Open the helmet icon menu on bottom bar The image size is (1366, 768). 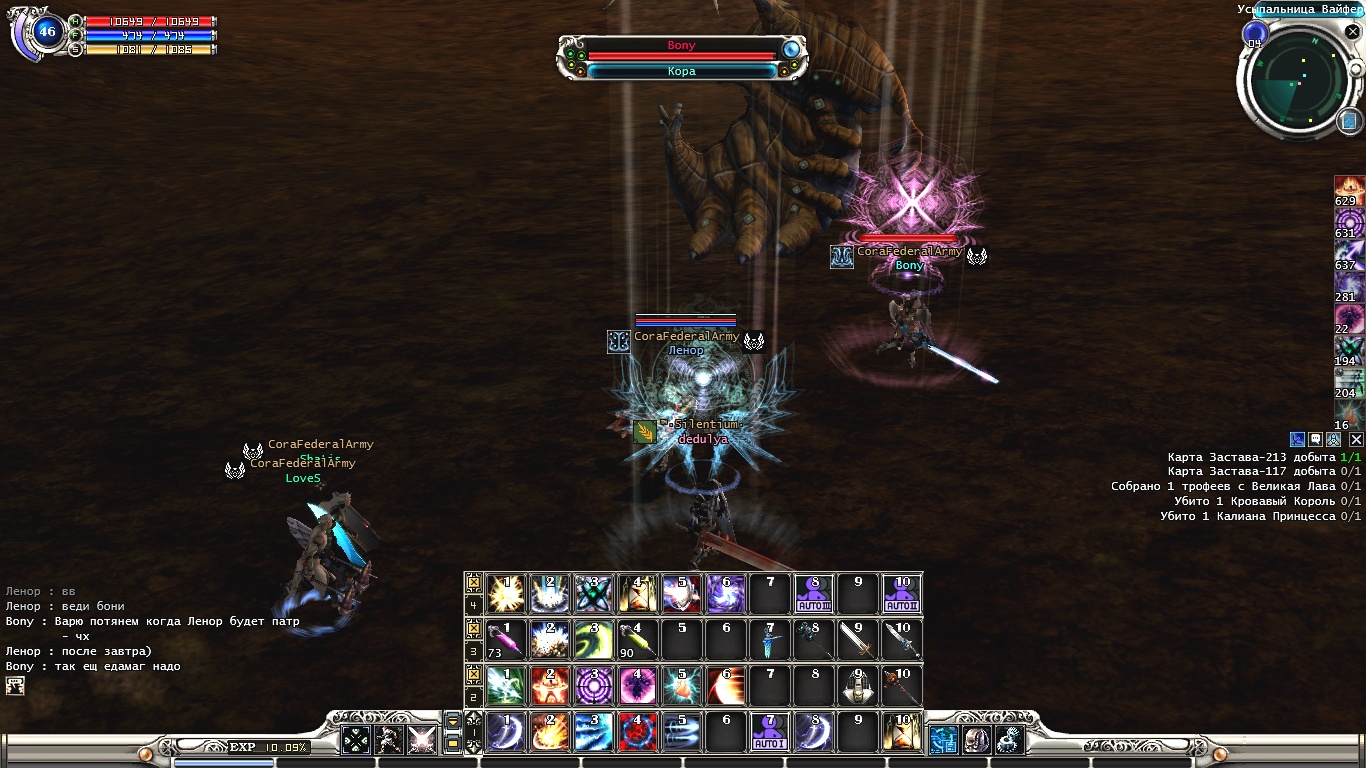976,740
